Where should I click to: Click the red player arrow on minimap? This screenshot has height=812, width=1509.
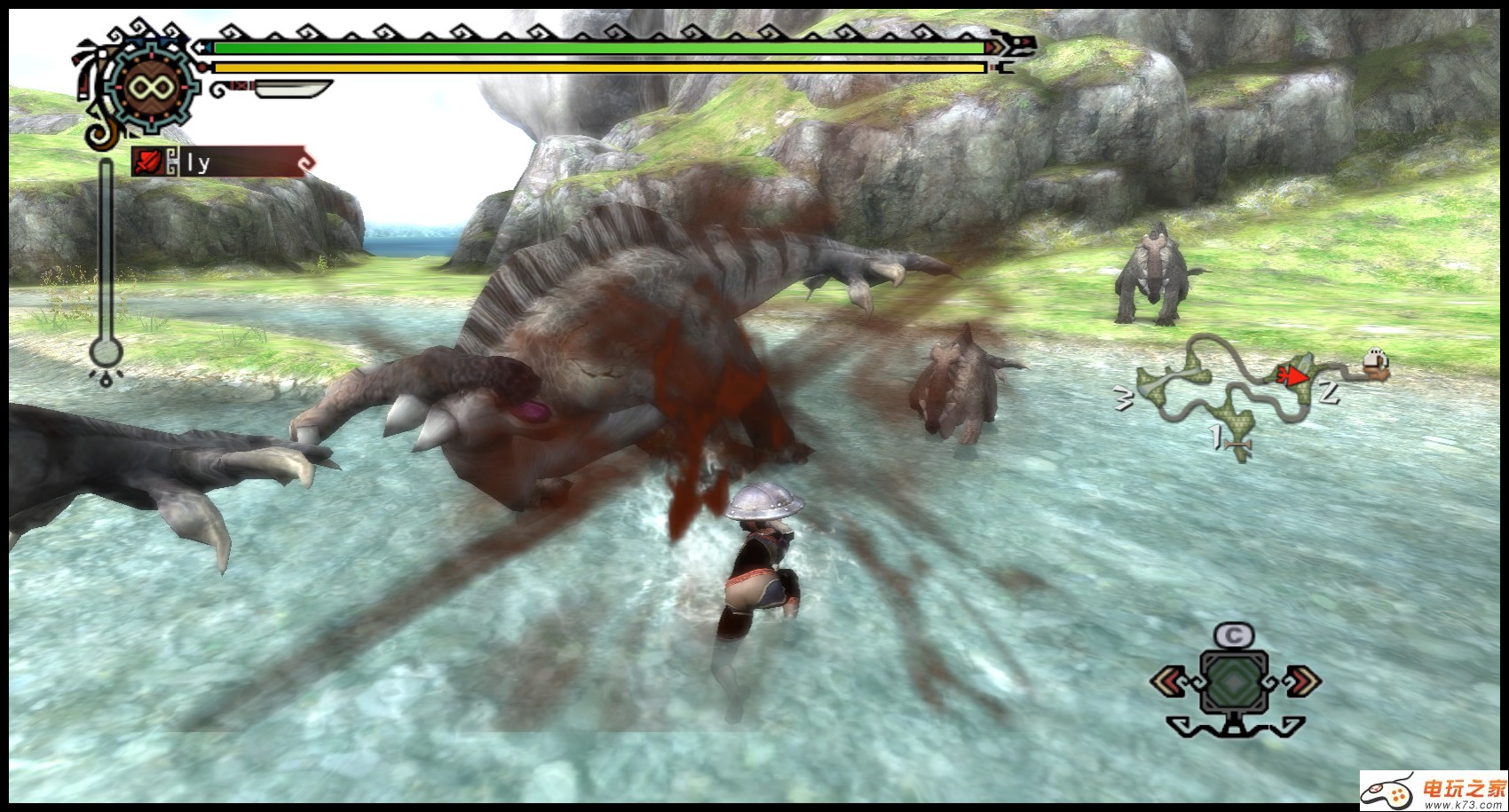pos(1292,376)
